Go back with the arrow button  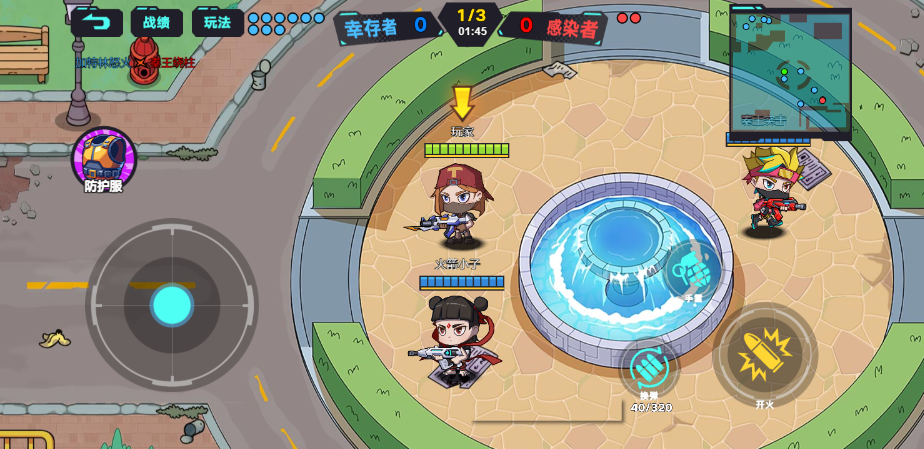96,22
